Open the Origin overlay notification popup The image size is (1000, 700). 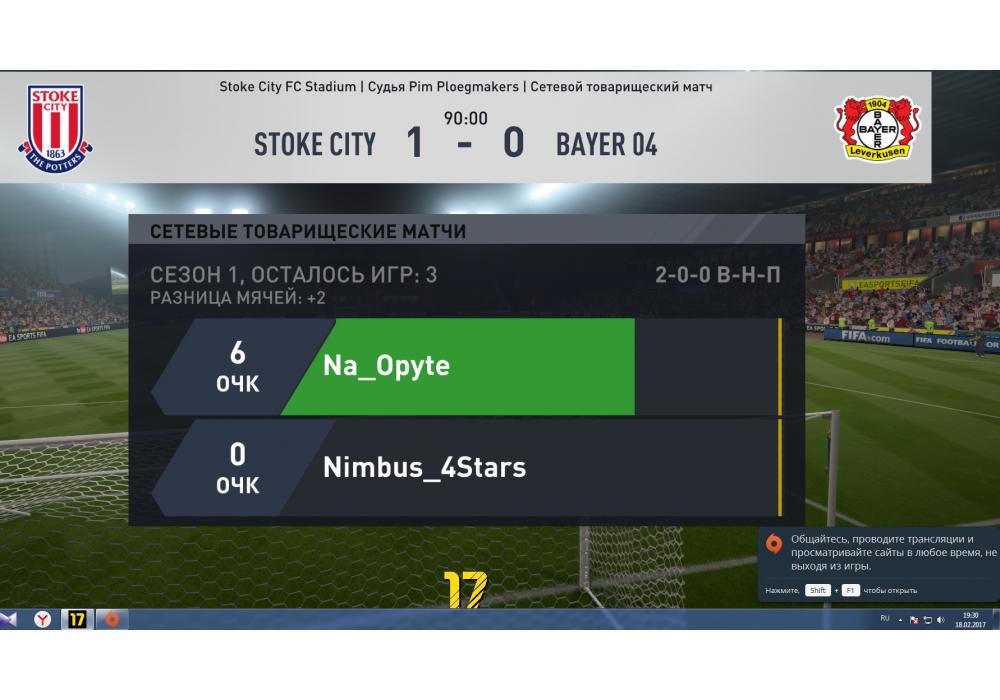tap(879, 562)
